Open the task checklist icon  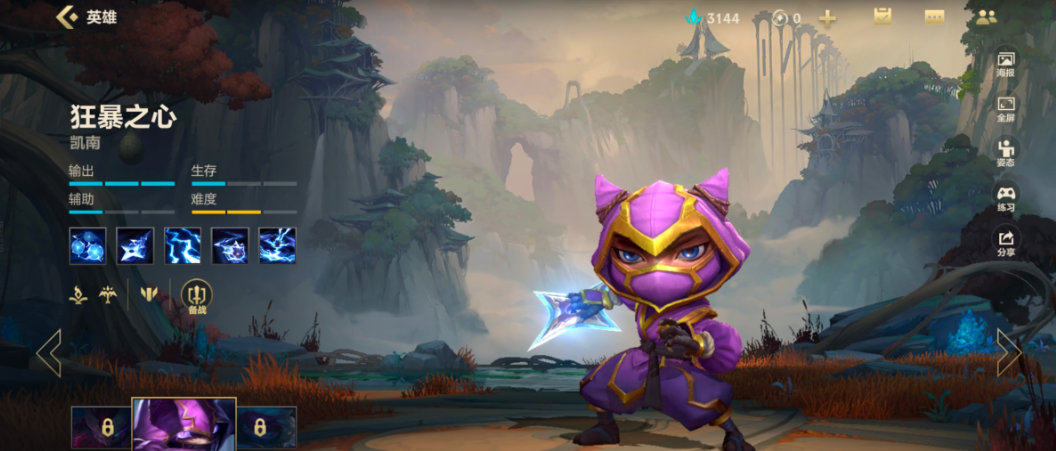pyautogui.click(x=882, y=17)
